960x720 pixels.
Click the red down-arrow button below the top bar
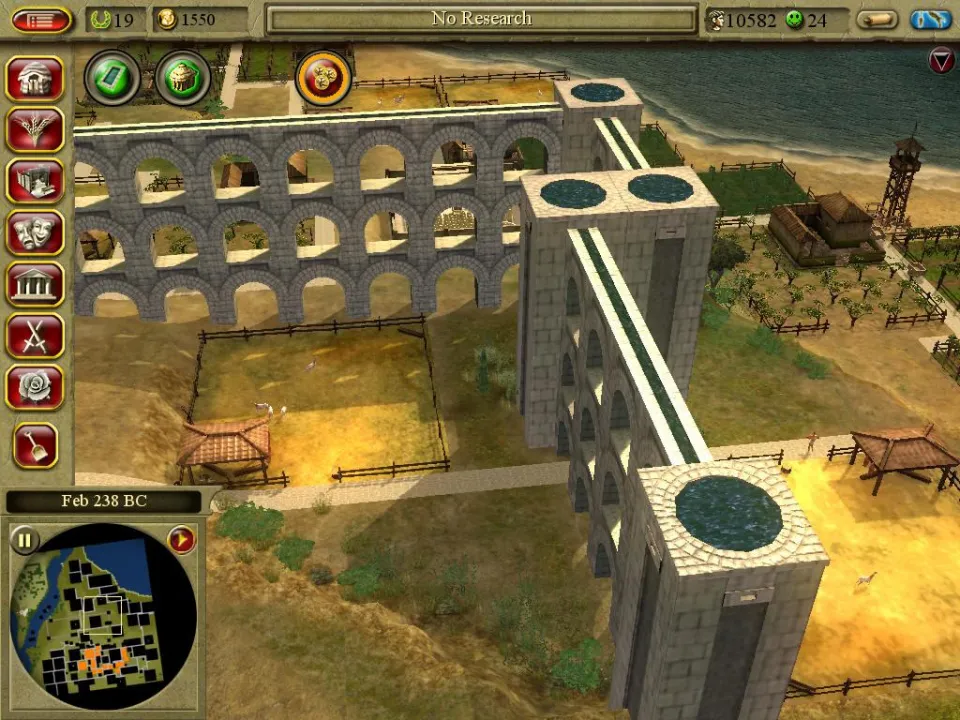(941, 61)
